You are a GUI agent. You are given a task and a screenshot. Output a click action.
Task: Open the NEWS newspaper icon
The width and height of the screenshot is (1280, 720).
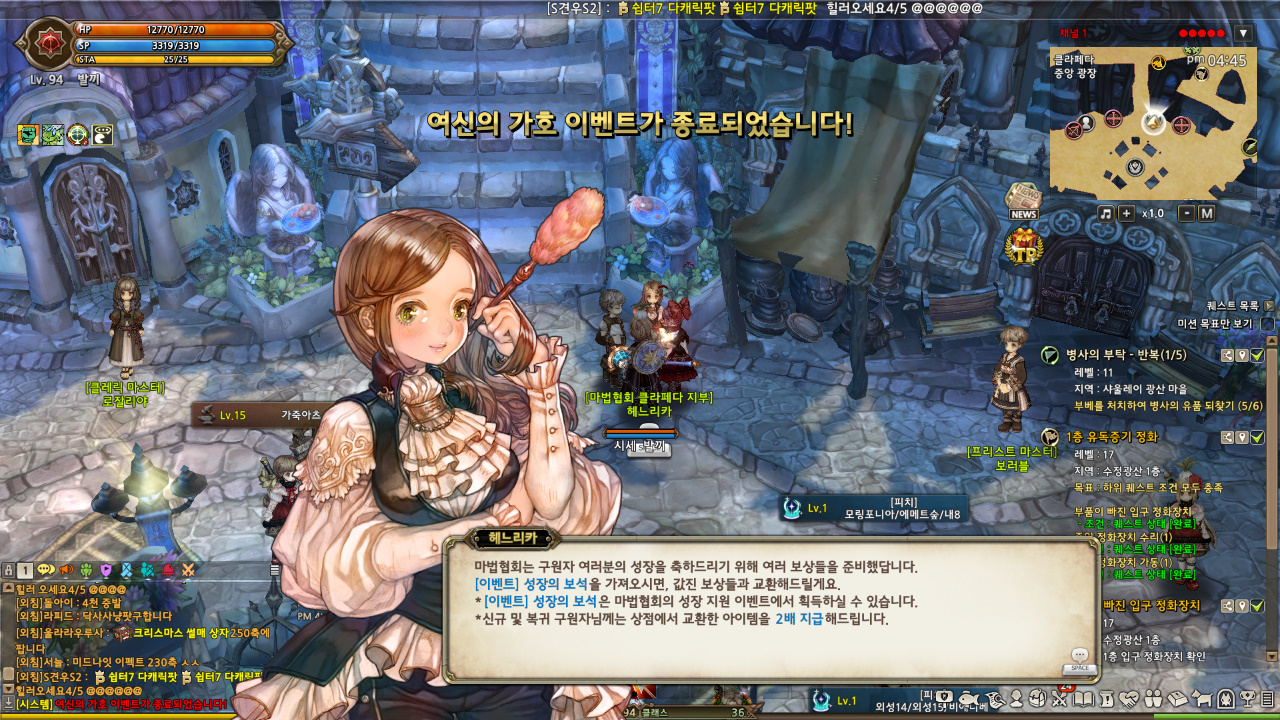point(1023,202)
